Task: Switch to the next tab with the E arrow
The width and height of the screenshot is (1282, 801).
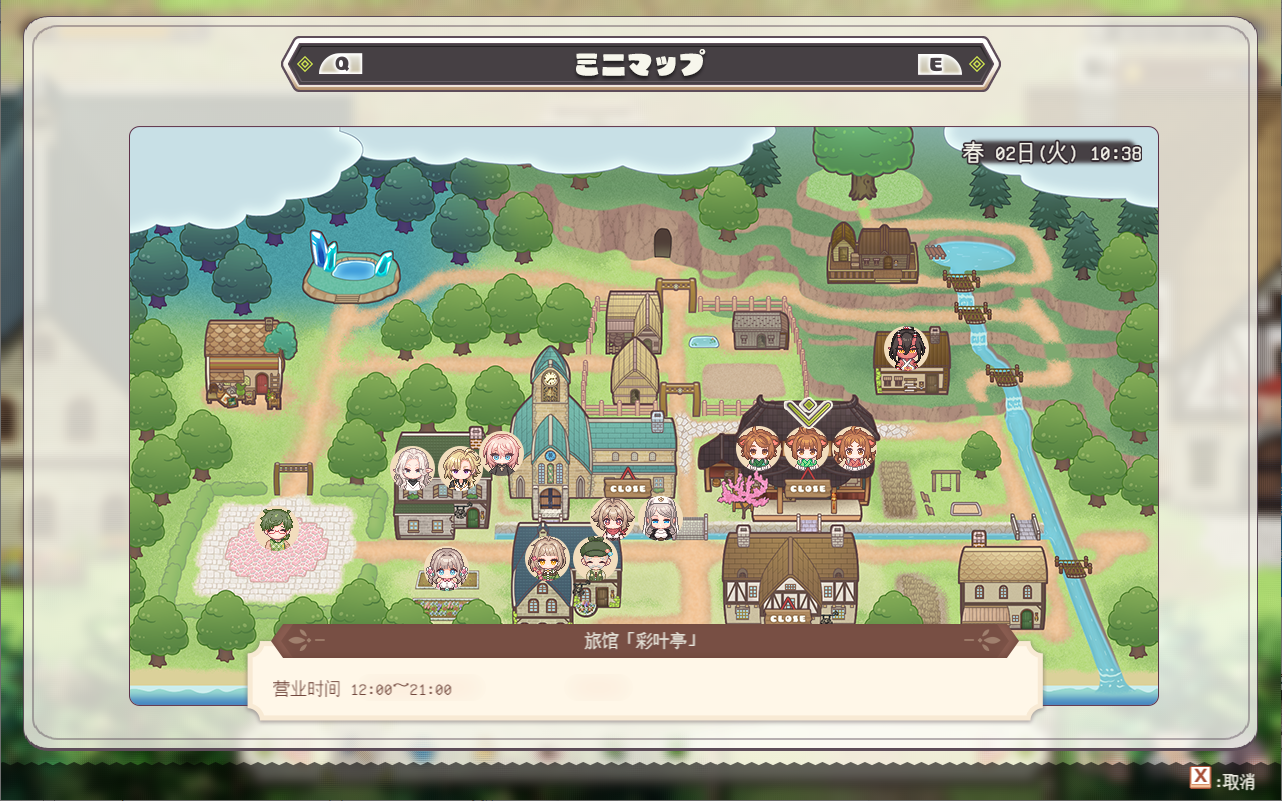Action: click(938, 64)
